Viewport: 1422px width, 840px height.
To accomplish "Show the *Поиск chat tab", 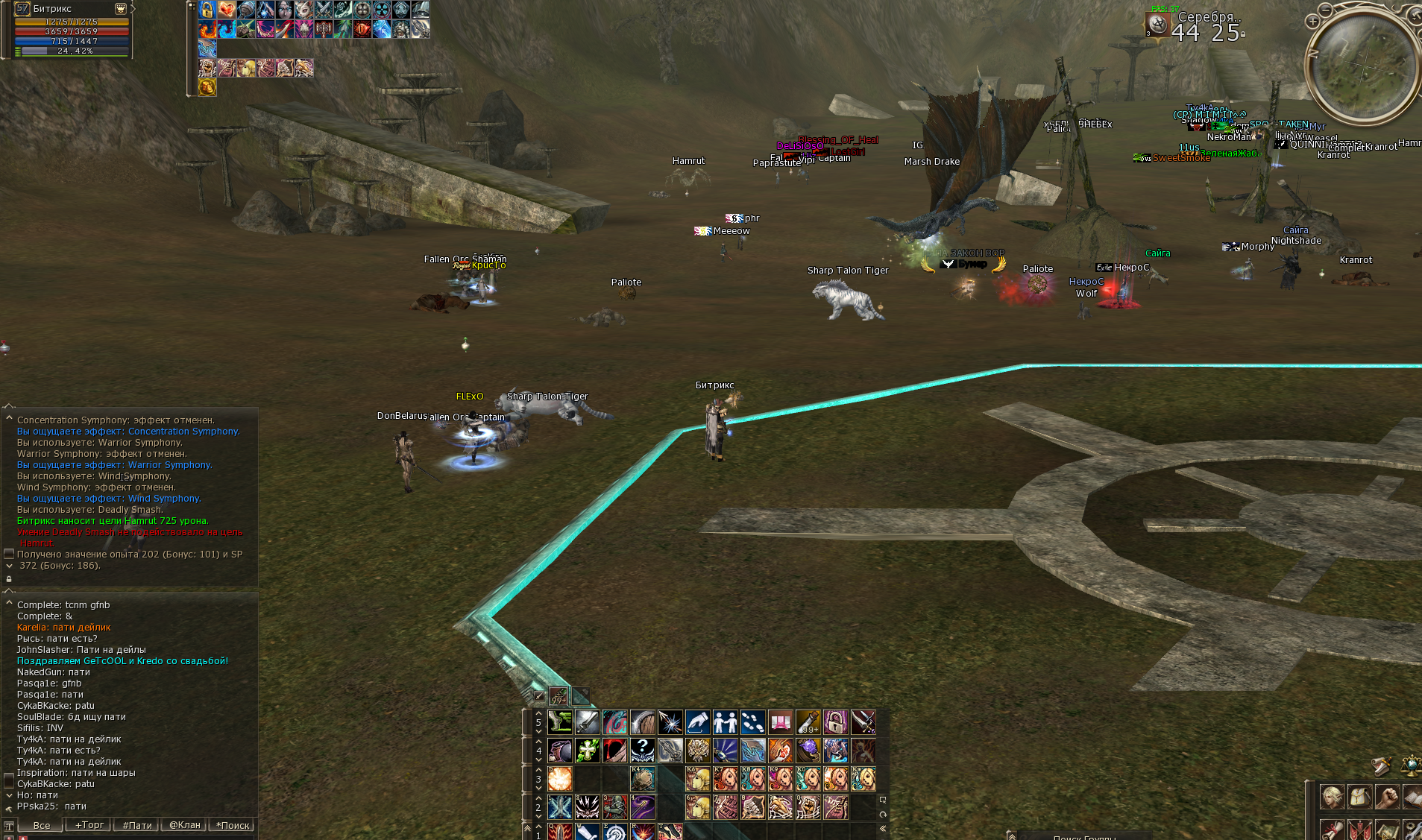I will 233,825.
